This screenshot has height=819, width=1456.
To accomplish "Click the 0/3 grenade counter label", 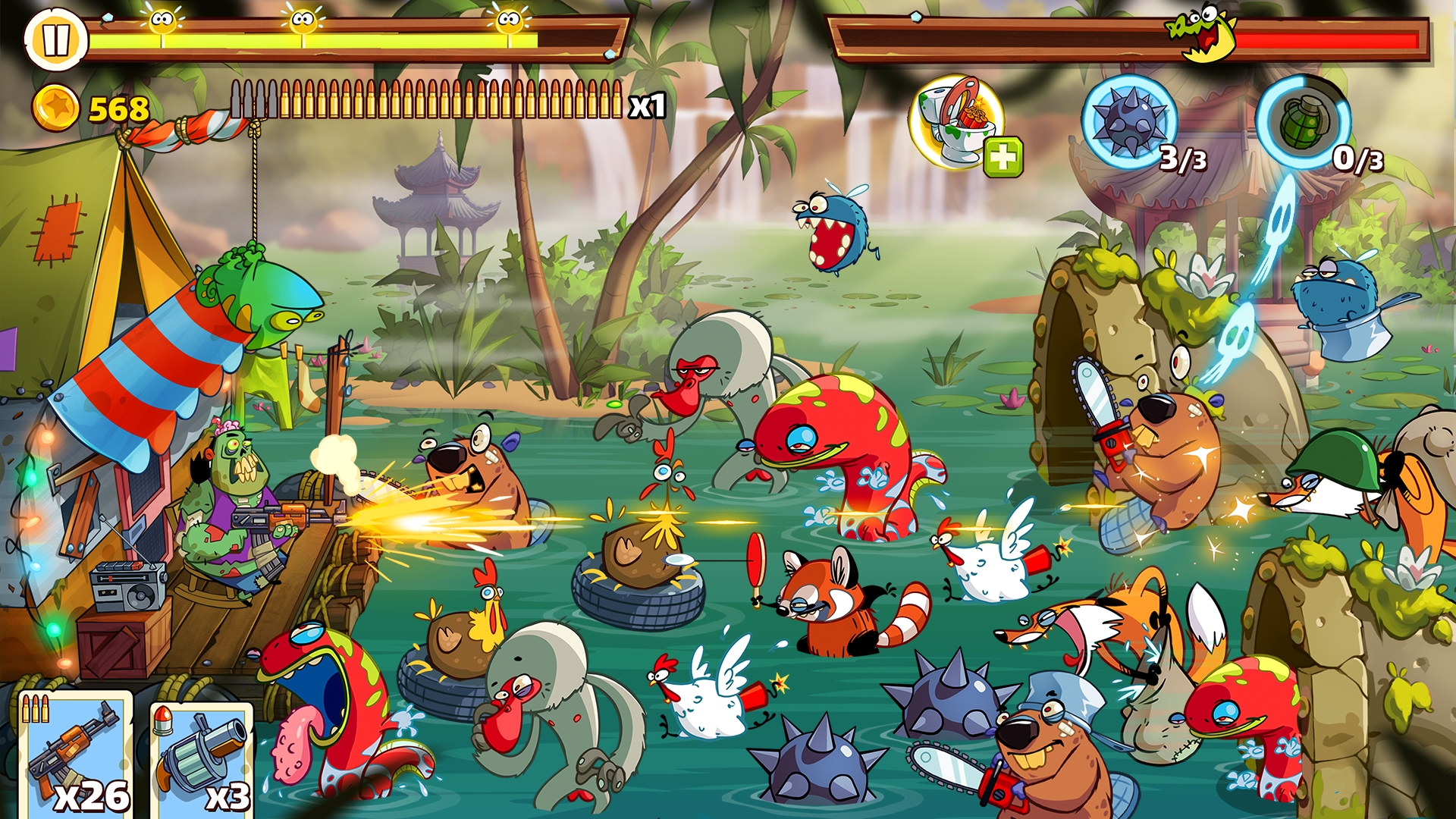I will 1357,159.
